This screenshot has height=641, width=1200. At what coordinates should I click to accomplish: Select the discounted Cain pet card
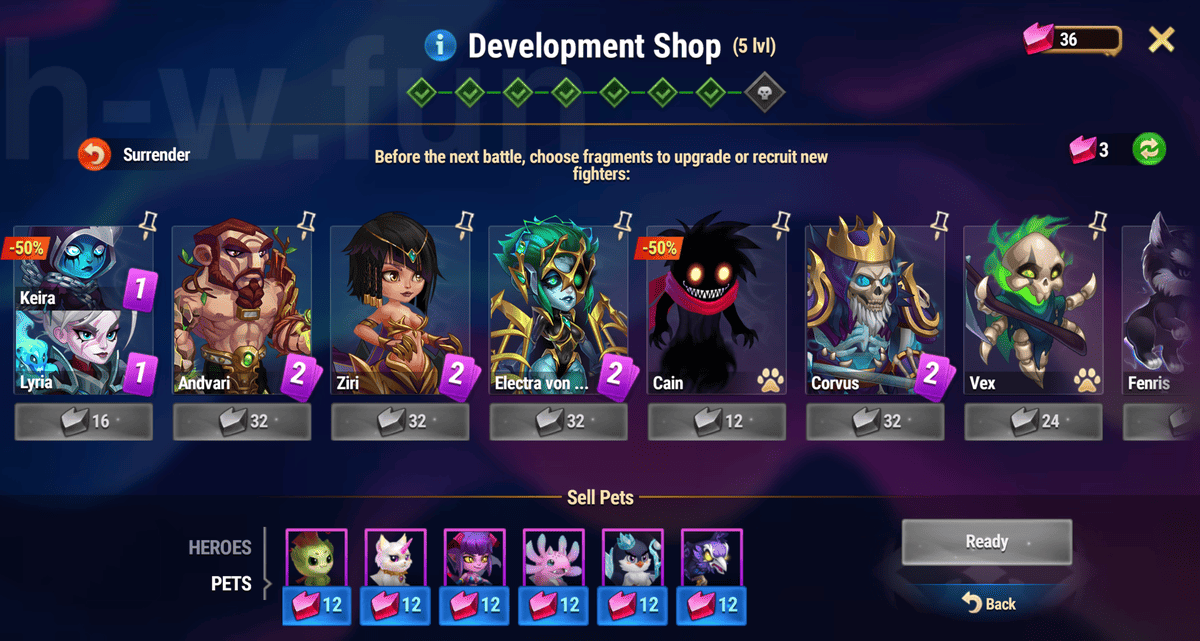(x=716, y=312)
